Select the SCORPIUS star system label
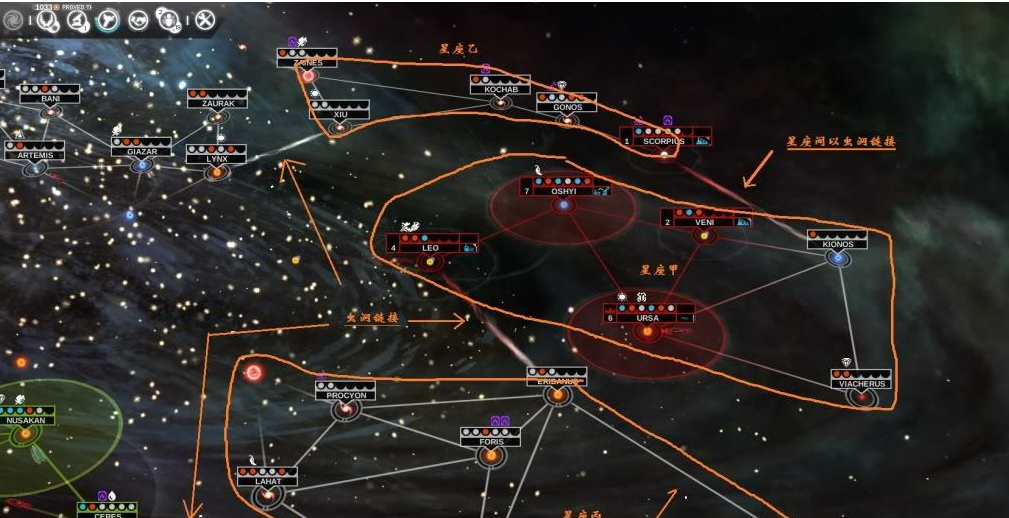The width and height of the screenshot is (1009, 518). (x=663, y=141)
